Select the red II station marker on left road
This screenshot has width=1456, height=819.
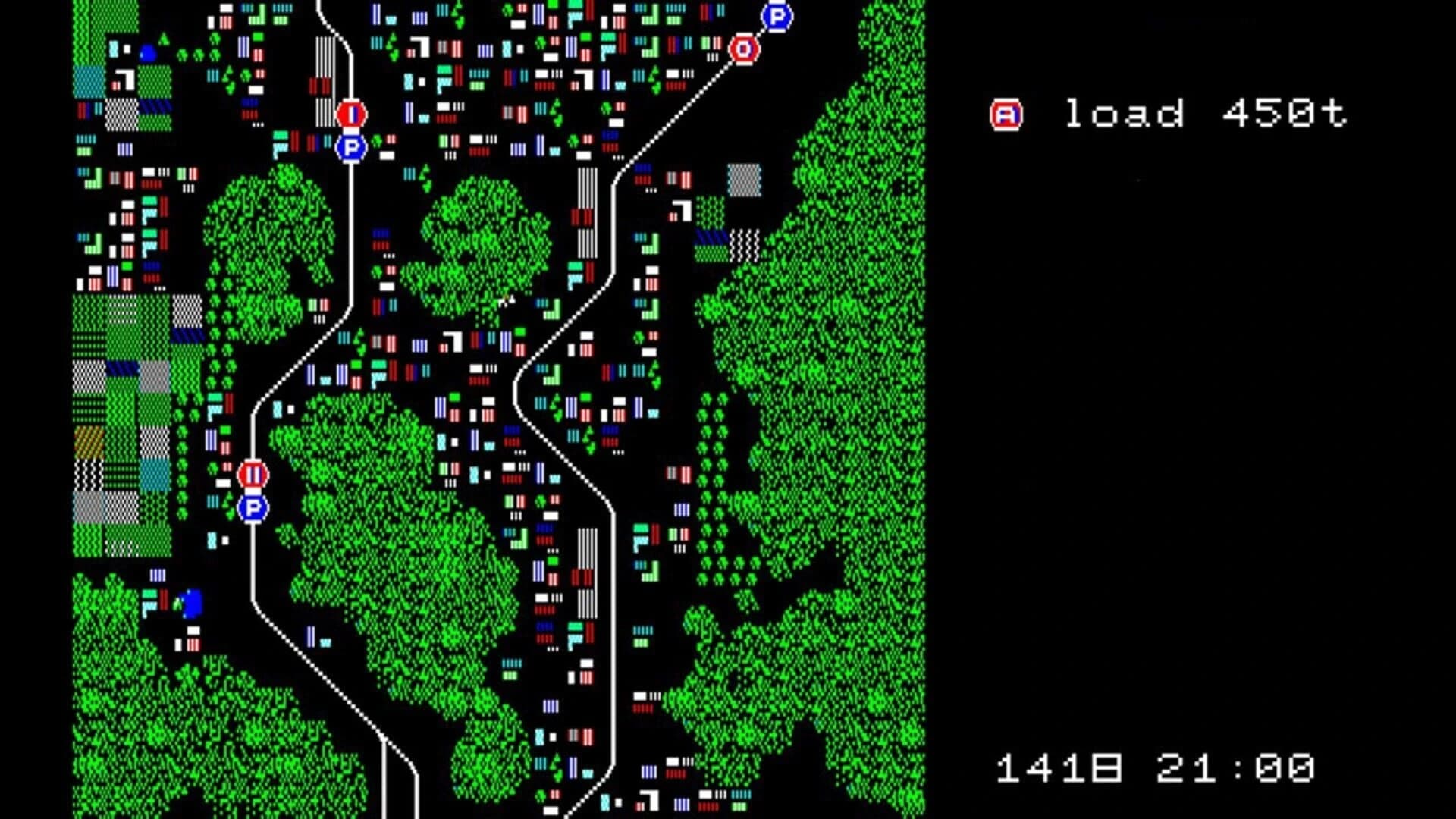[253, 474]
